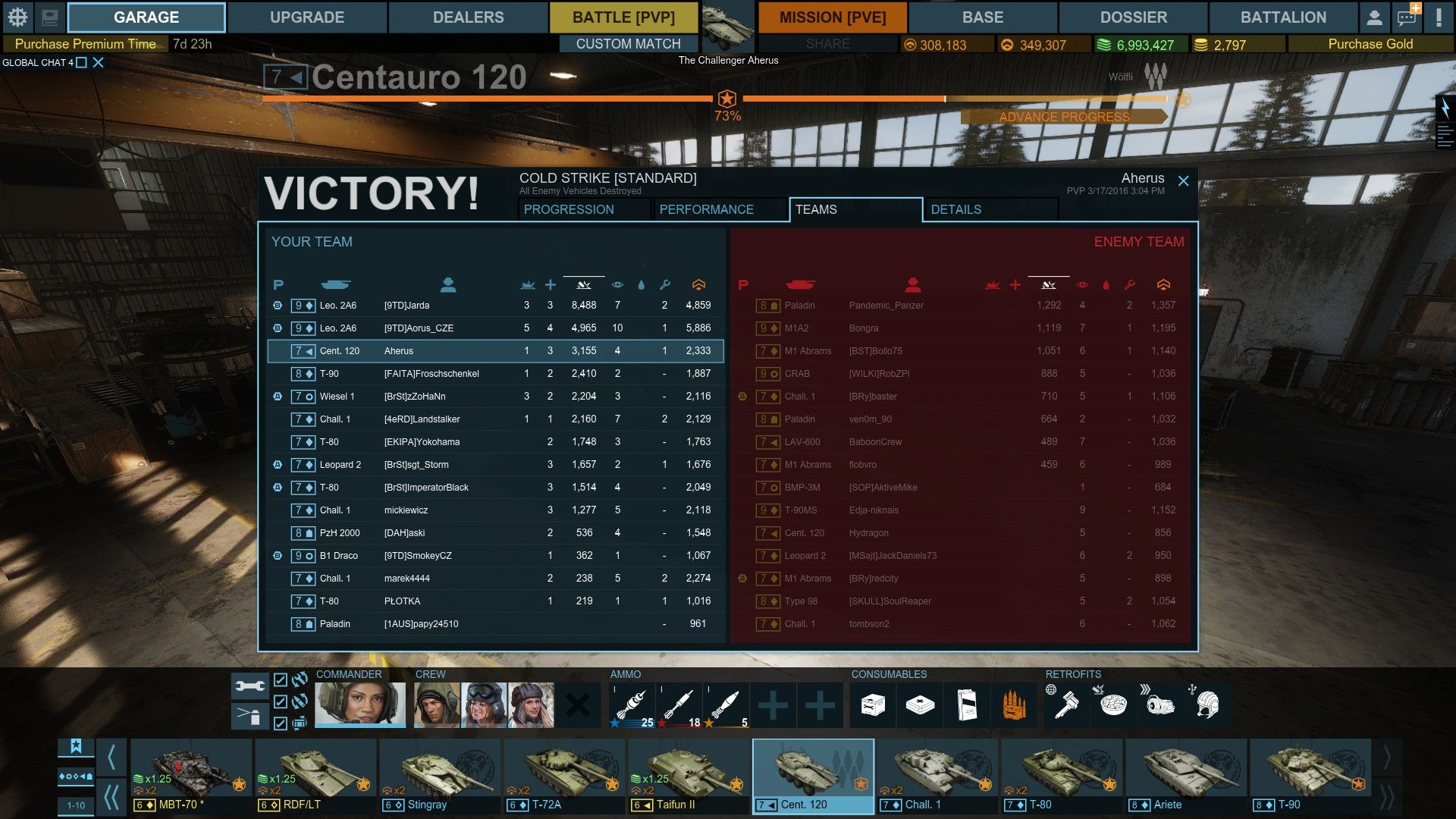This screenshot has height=819, width=1456.
Task: Click the commander portrait
Action: click(359, 704)
